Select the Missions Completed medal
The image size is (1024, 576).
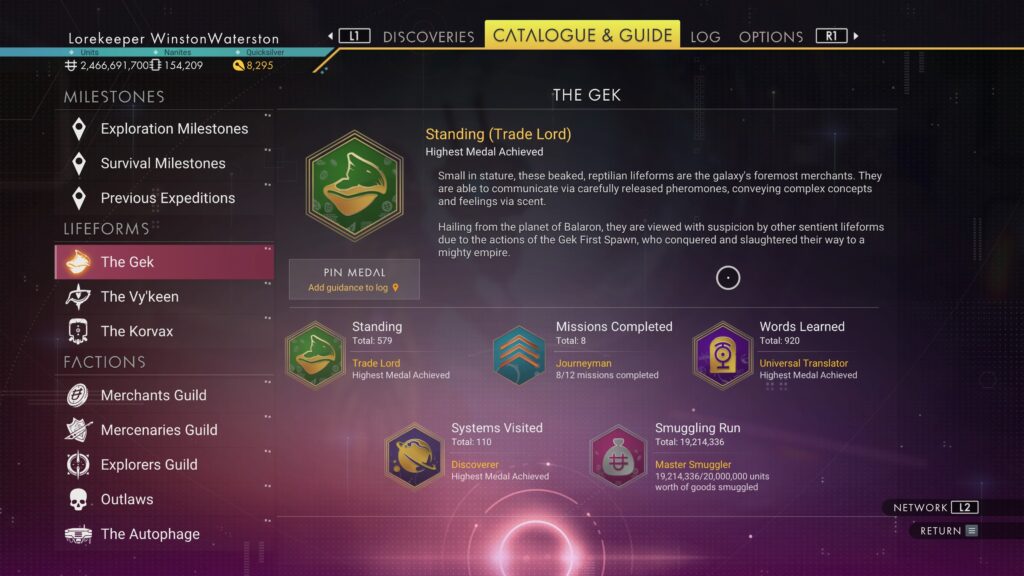point(519,354)
